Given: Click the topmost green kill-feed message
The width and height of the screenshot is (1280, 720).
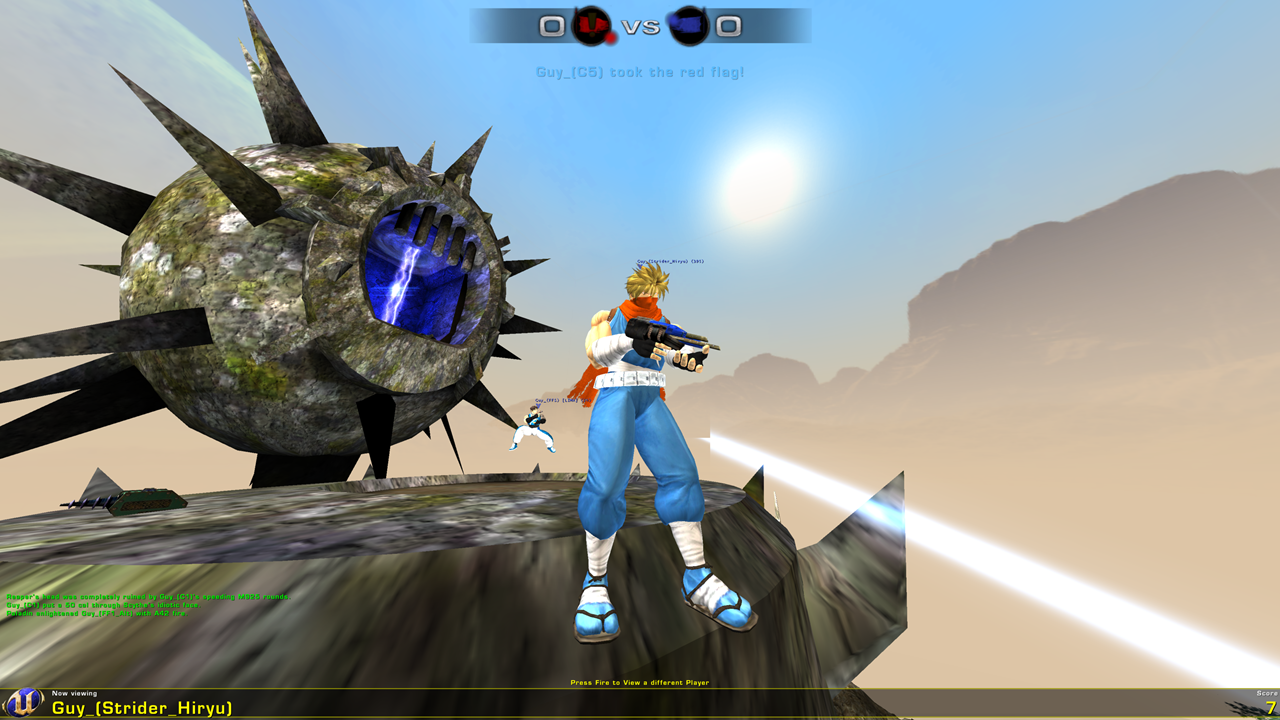Looking at the screenshot, I should pos(148,596).
